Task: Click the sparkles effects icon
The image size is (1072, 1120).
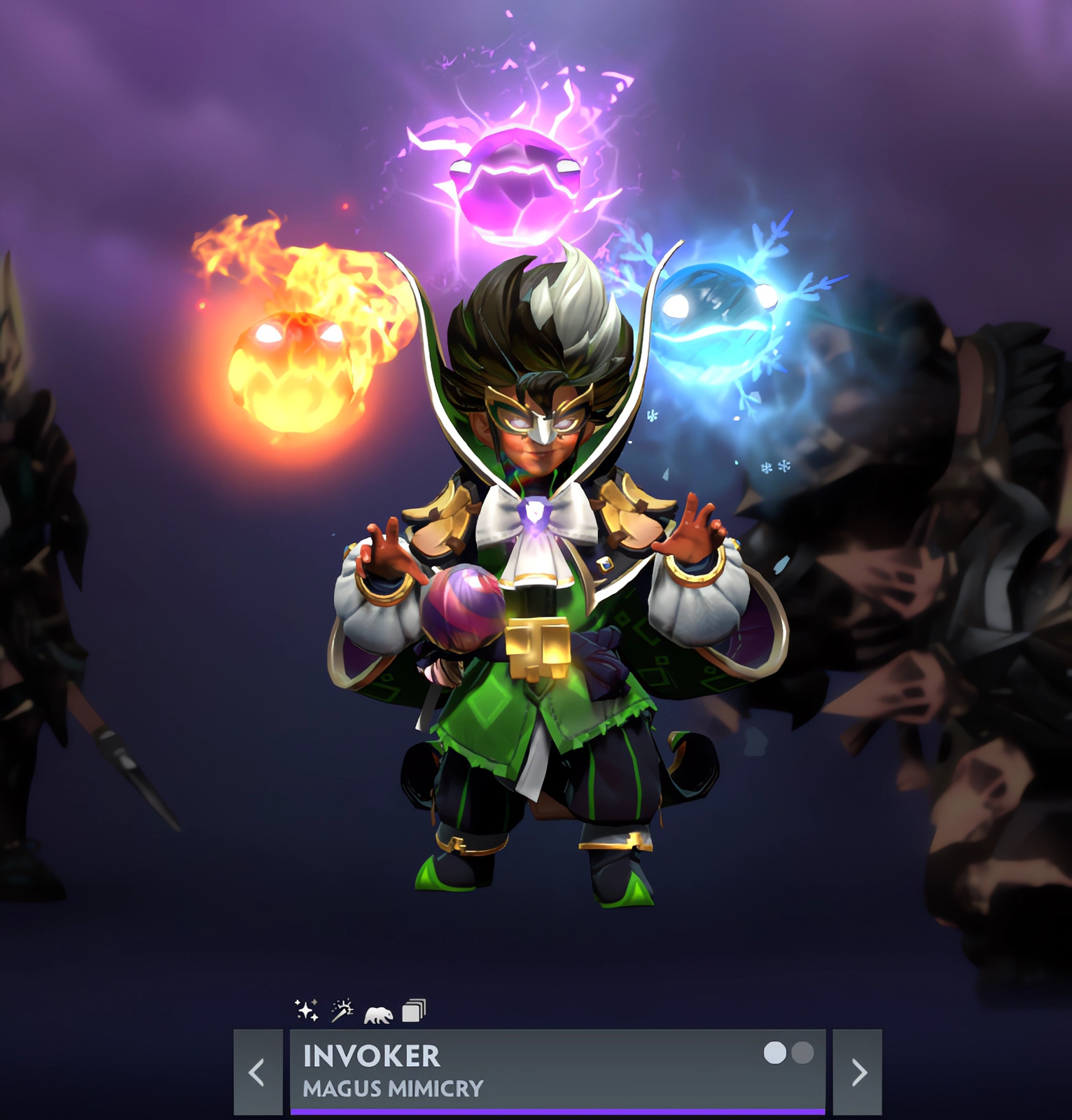Action: (307, 1010)
